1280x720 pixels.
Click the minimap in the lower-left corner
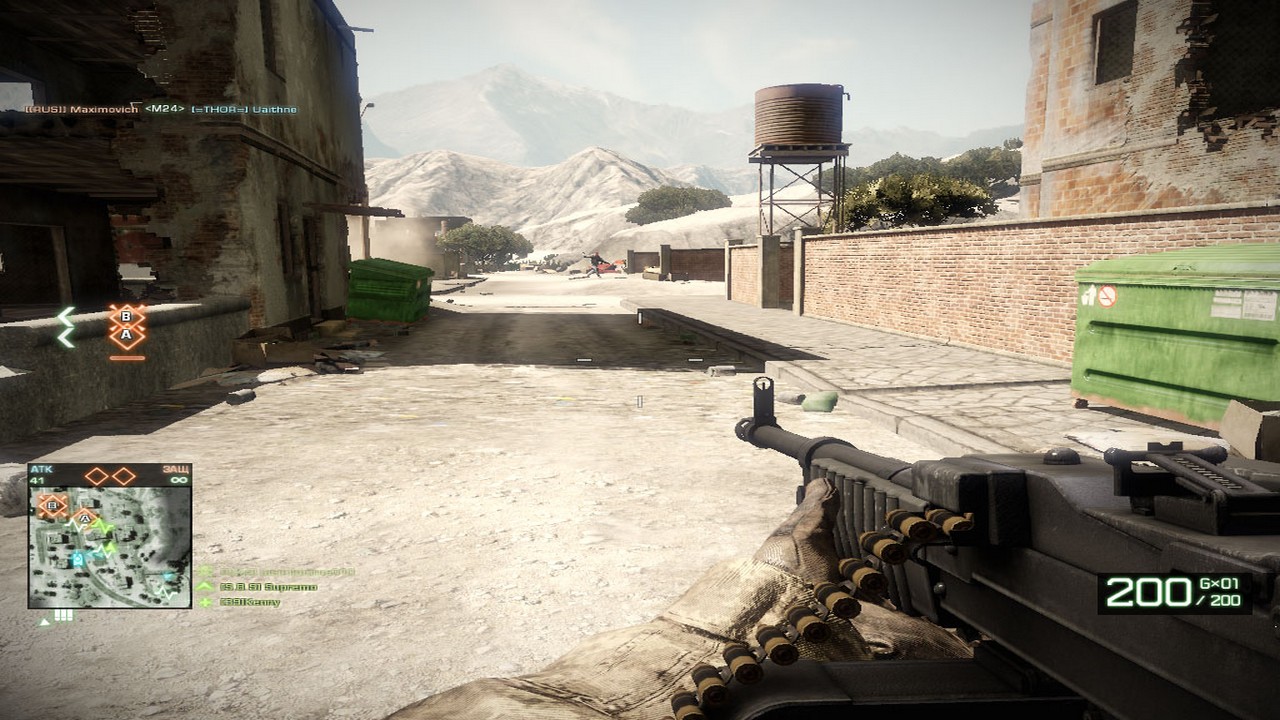pos(109,546)
